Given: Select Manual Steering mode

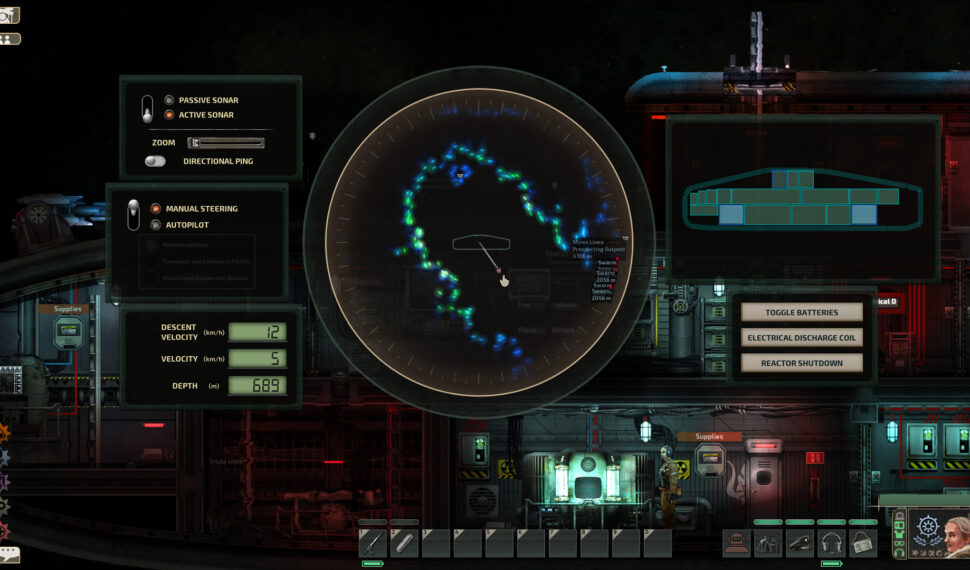Looking at the screenshot, I should coord(155,209).
